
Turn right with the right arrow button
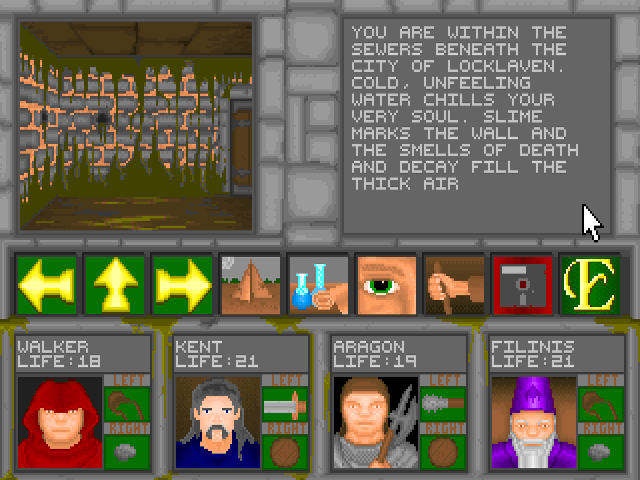click(x=182, y=285)
